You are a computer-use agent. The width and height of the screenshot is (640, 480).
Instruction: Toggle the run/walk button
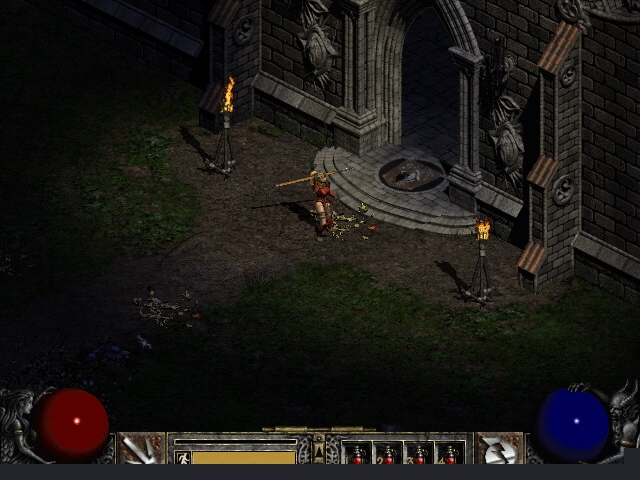pyautogui.click(x=183, y=457)
